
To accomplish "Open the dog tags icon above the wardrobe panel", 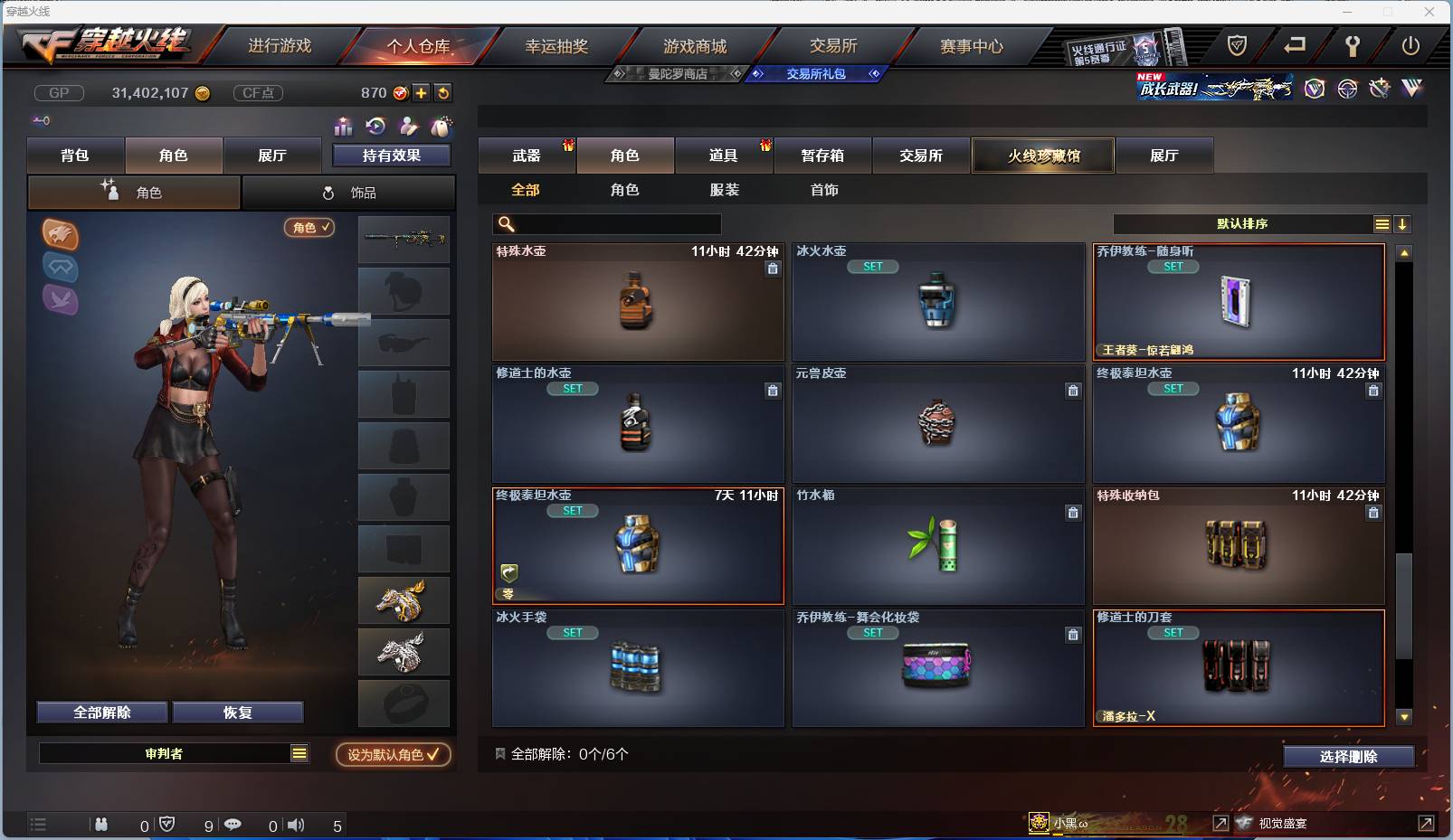I will [442, 127].
